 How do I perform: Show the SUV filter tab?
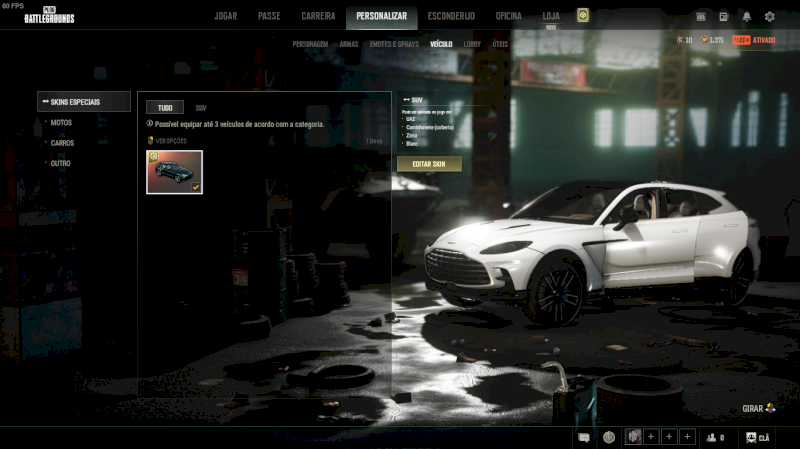click(201, 107)
